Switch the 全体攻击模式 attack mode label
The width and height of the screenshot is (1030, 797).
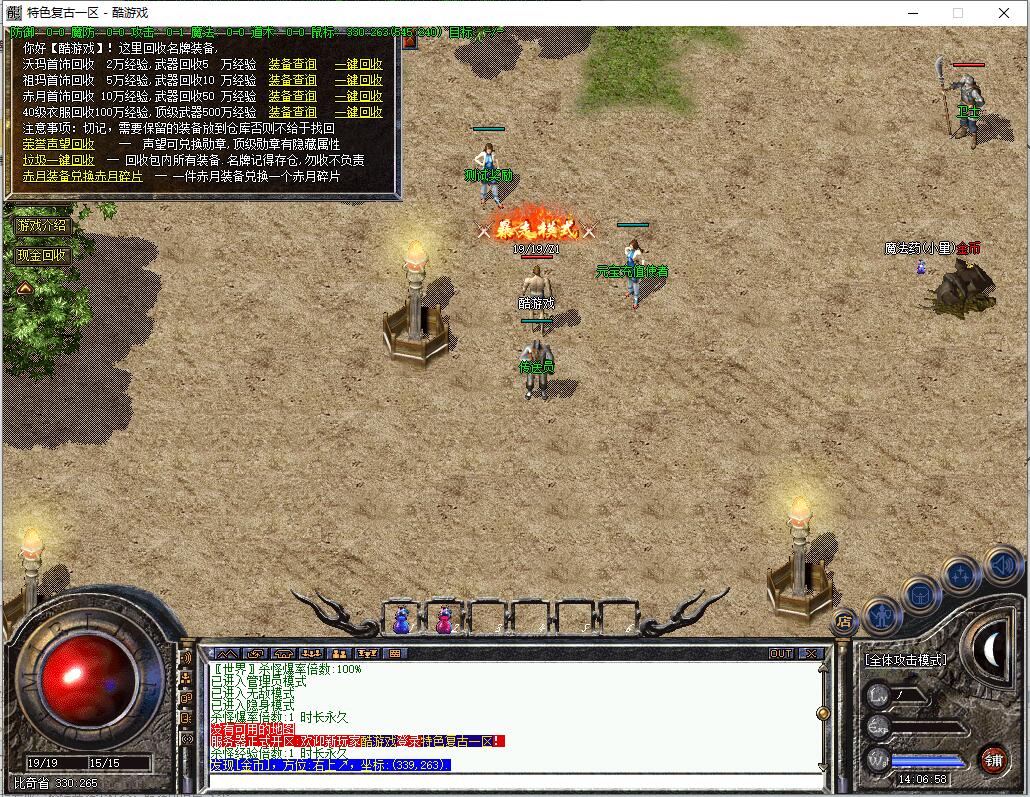click(905, 660)
